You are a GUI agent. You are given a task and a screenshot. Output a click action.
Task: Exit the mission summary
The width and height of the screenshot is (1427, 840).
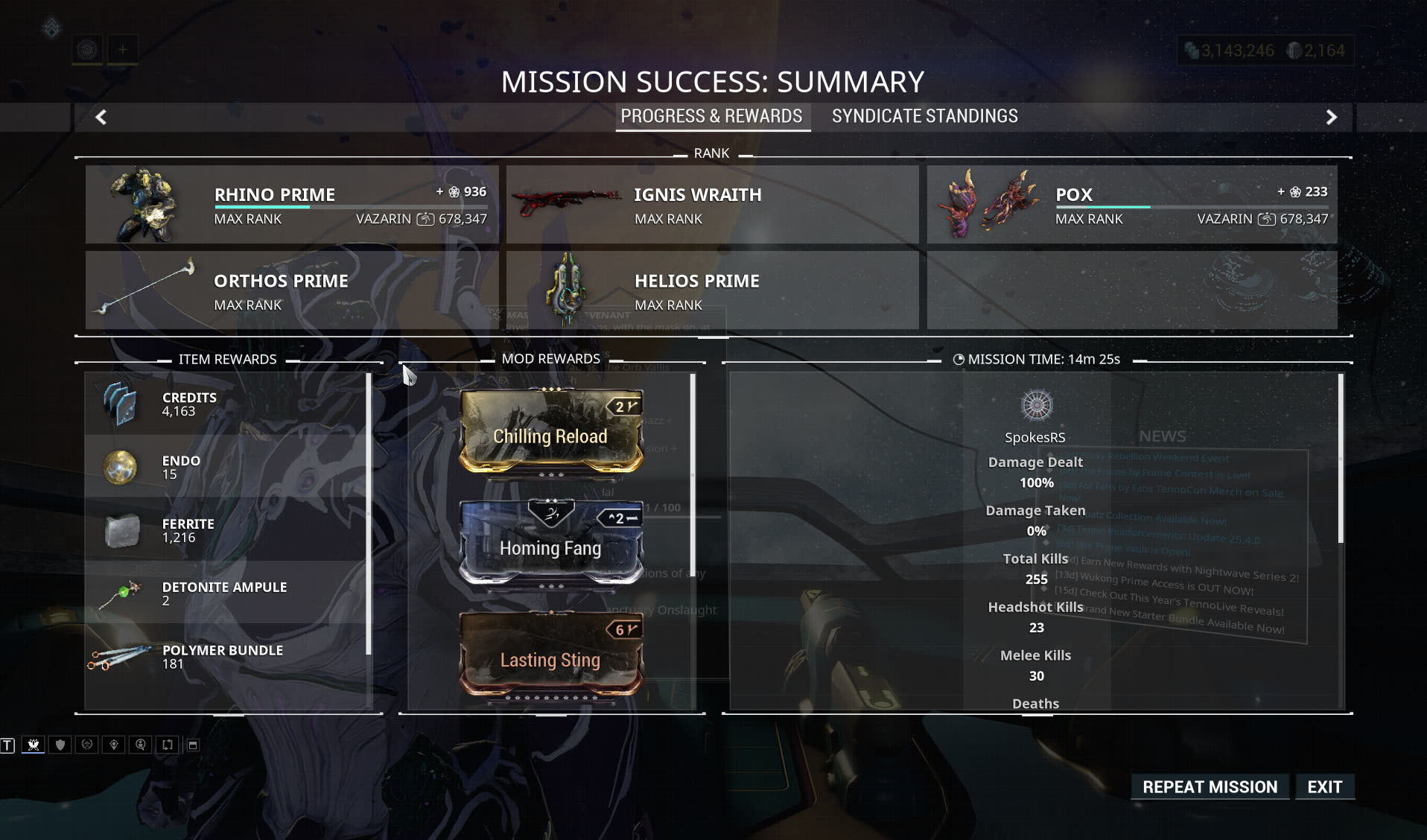click(1324, 787)
